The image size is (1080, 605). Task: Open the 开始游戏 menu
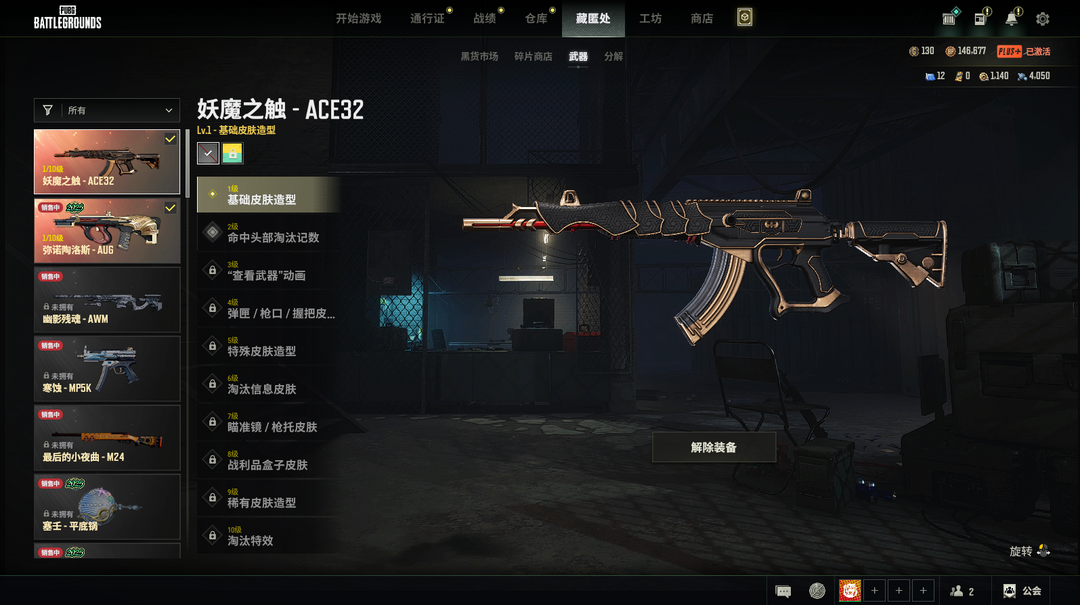tap(358, 18)
